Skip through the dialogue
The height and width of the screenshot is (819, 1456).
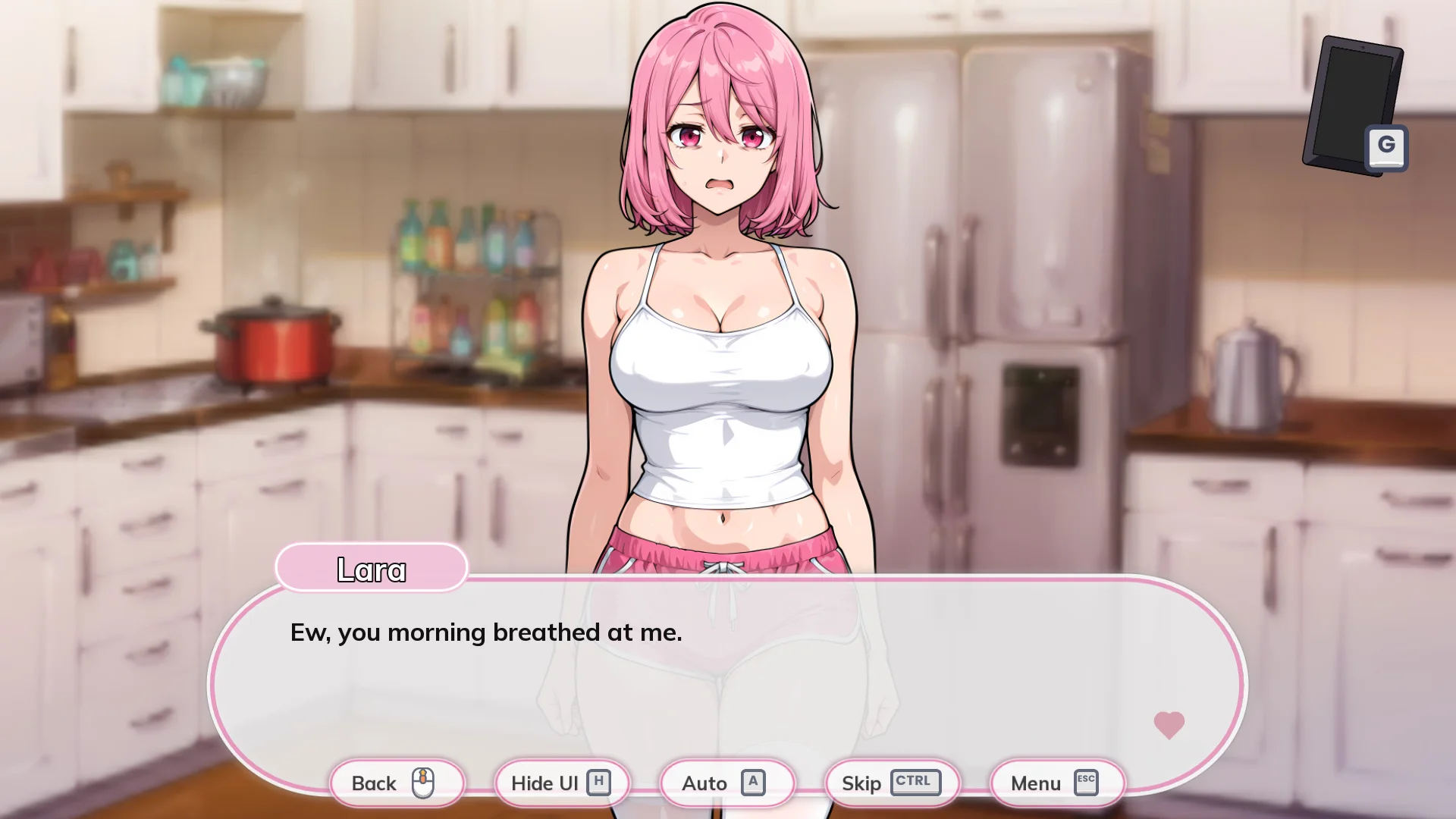coord(891,783)
